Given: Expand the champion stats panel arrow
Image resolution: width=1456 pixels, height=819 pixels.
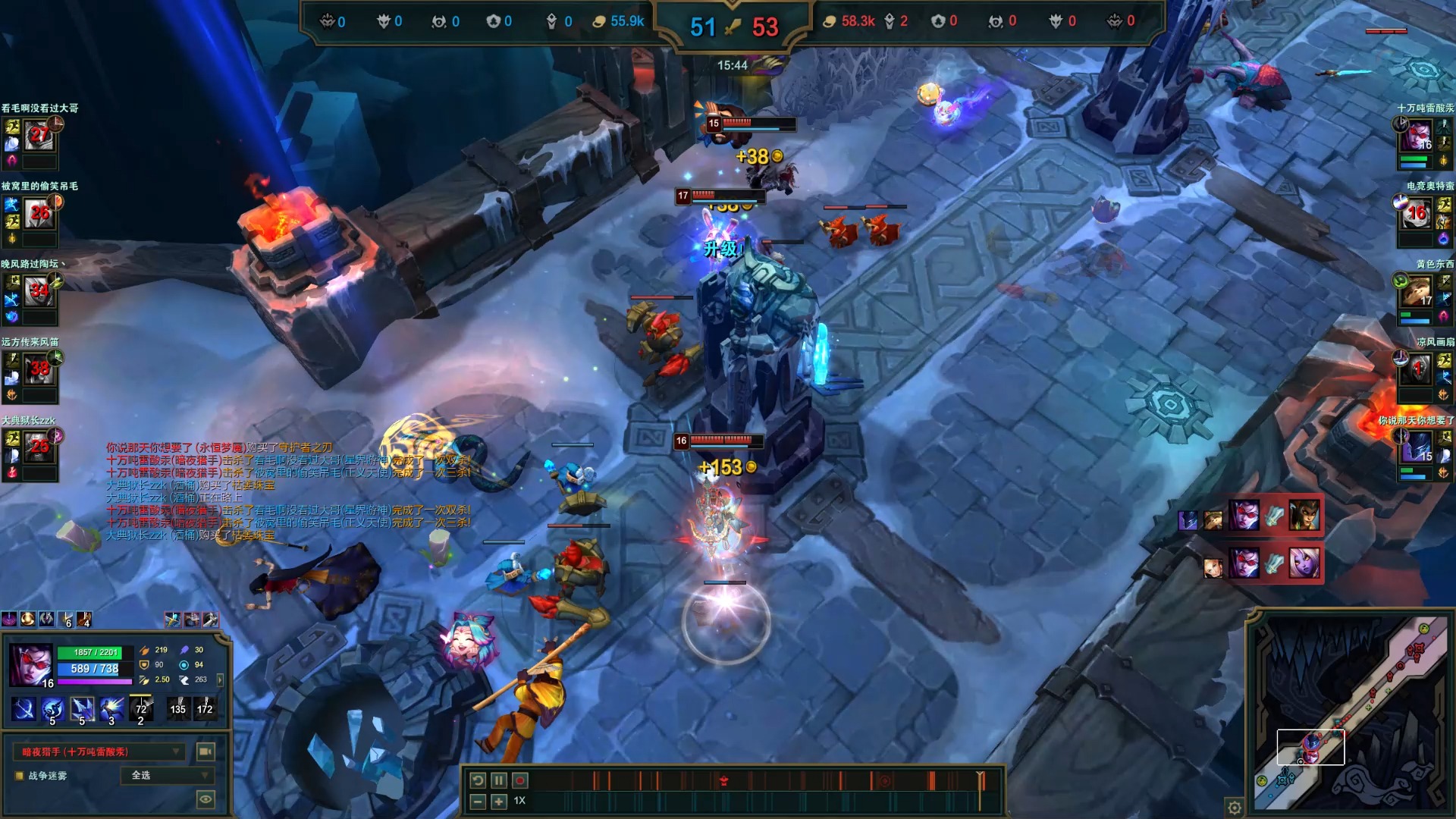Looking at the screenshot, I should click(x=220, y=680).
